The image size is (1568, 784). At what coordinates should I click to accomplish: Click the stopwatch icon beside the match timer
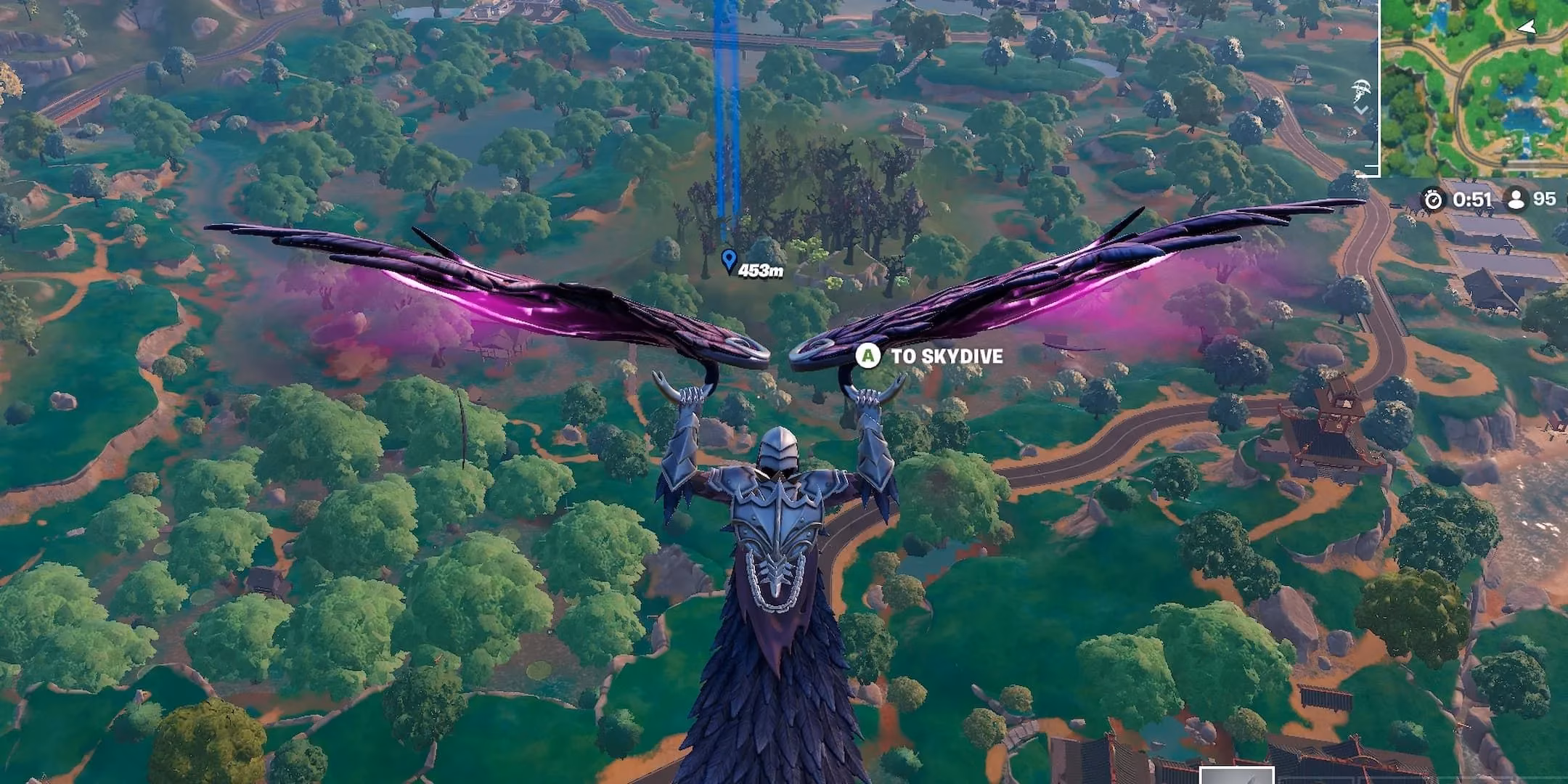tap(1434, 199)
